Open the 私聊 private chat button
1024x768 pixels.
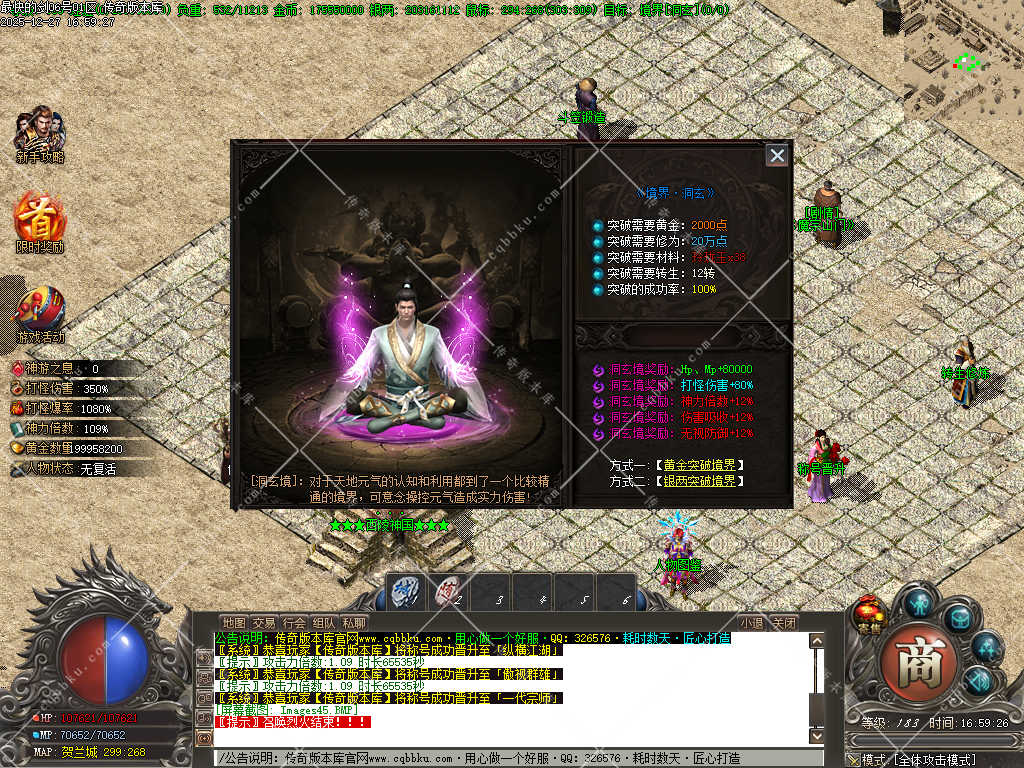(x=354, y=623)
